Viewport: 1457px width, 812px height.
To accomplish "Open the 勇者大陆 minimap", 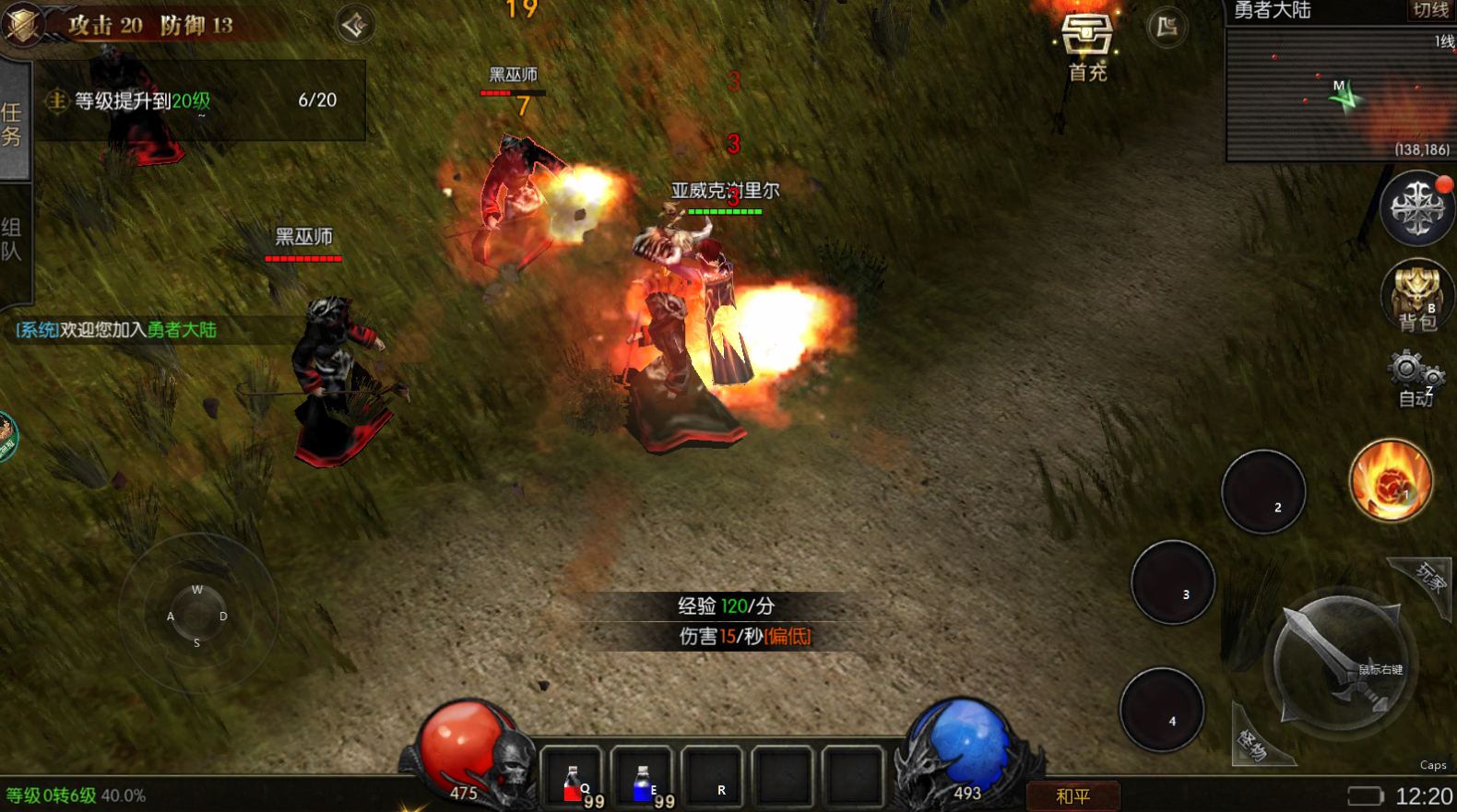I will coord(1340,95).
